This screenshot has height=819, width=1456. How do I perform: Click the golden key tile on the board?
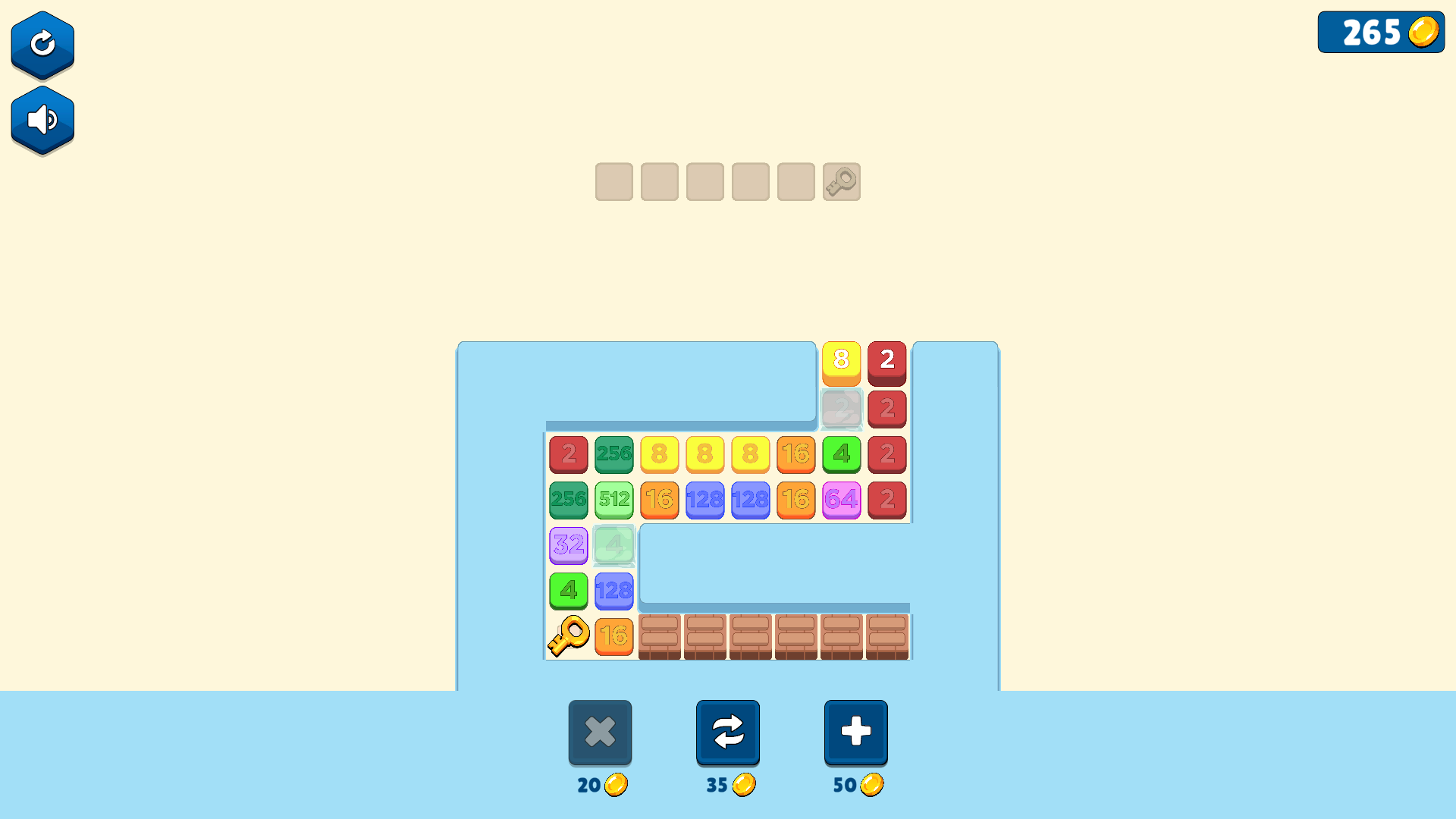[x=568, y=636]
